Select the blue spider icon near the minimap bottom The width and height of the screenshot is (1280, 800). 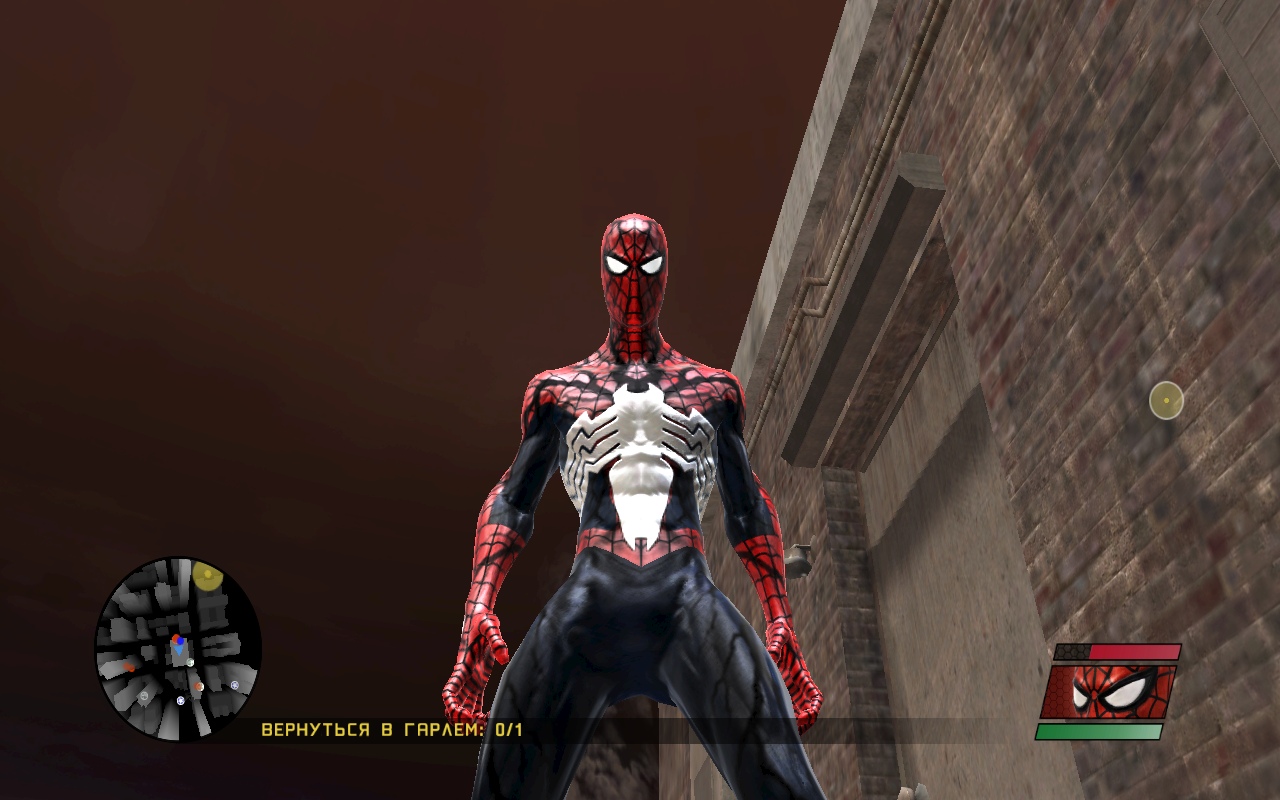[180, 700]
